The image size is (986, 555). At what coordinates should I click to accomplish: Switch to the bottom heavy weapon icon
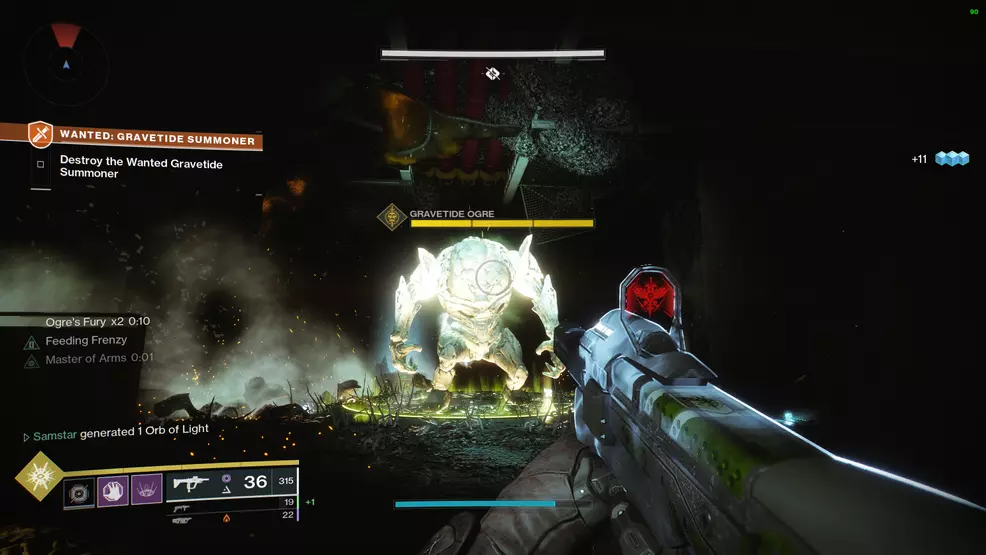point(181,520)
